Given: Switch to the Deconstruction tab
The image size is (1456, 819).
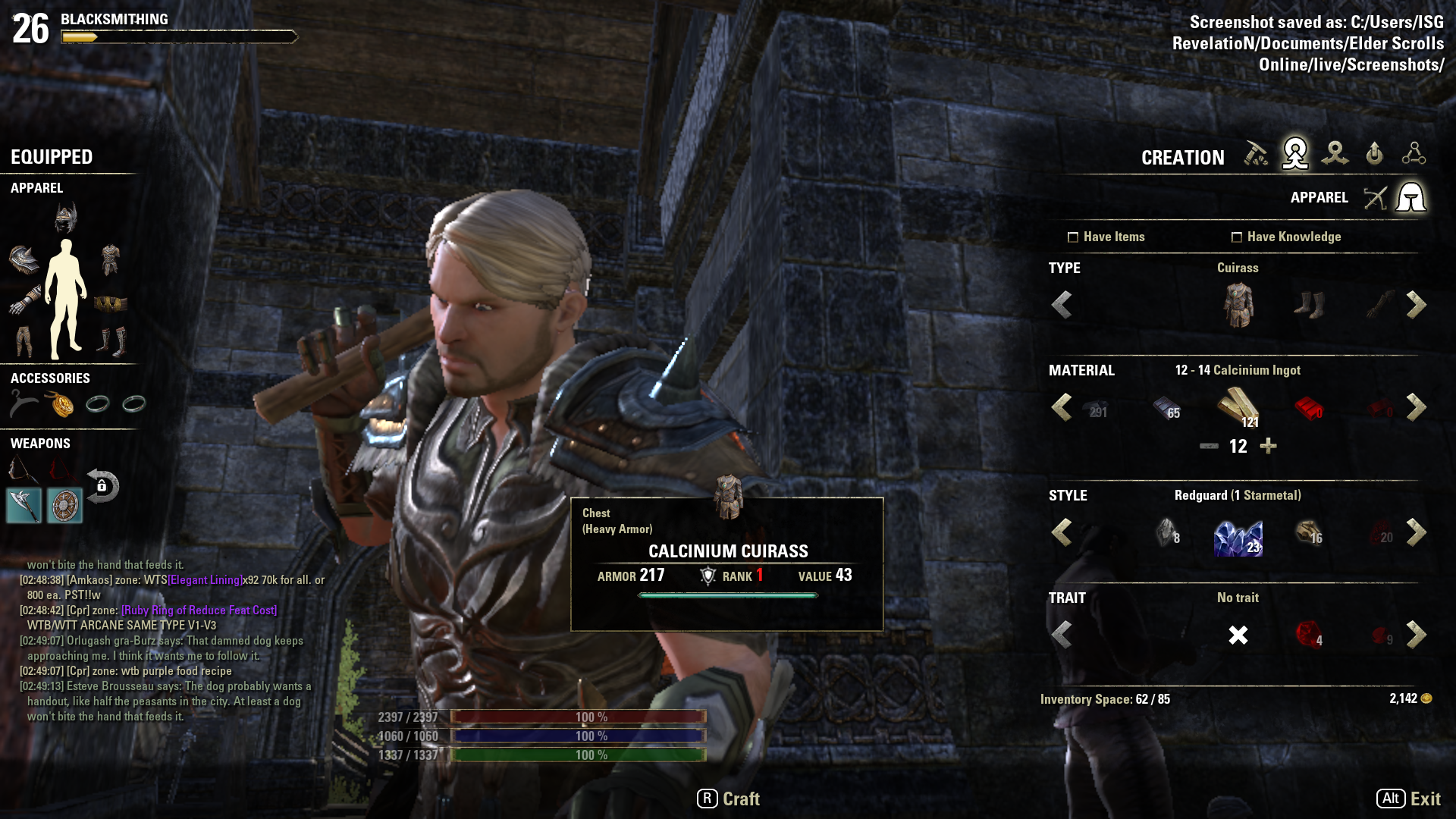Looking at the screenshot, I should pyautogui.click(x=1335, y=154).
